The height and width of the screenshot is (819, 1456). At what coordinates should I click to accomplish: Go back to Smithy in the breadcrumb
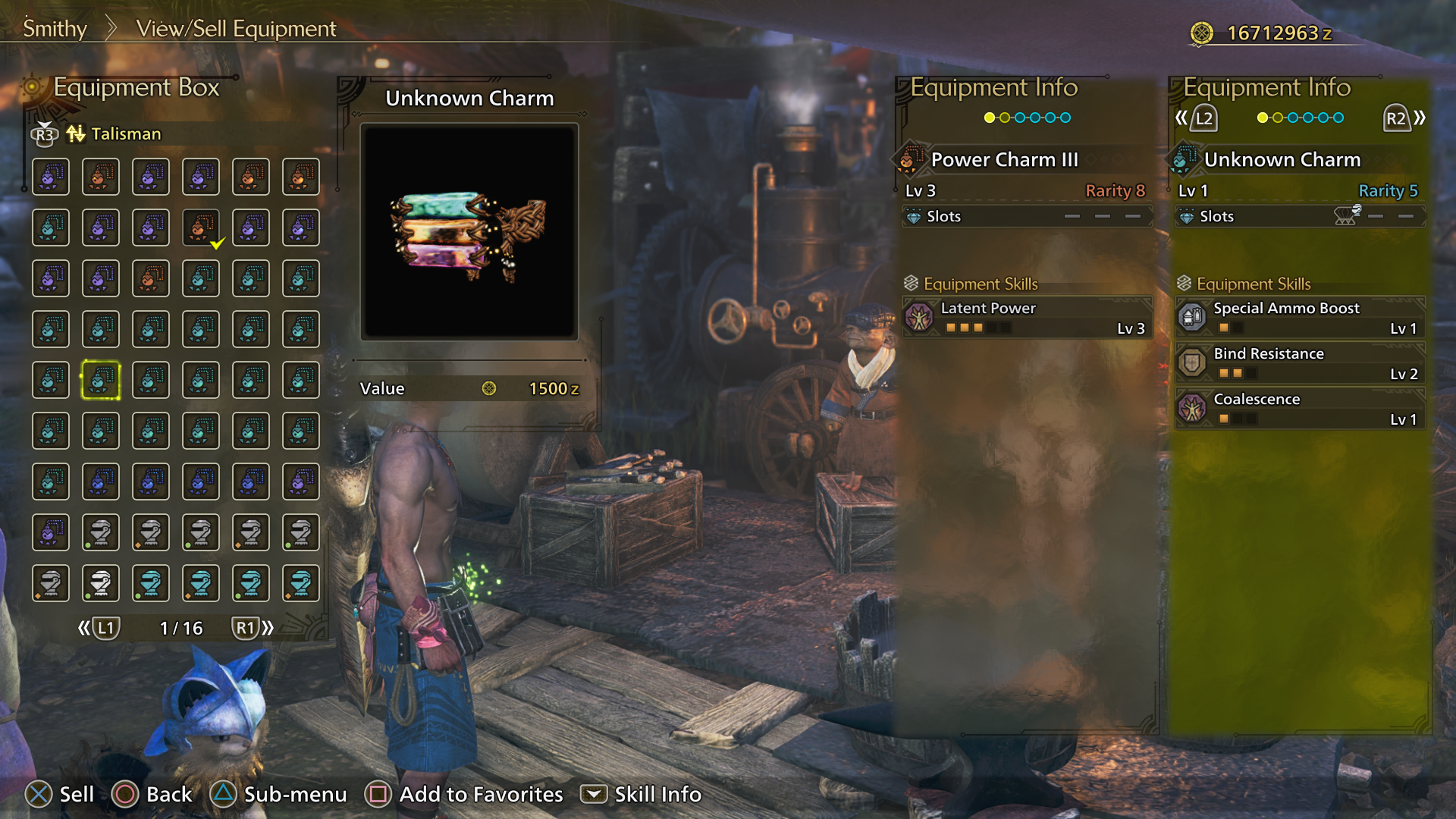click(55, 29)
